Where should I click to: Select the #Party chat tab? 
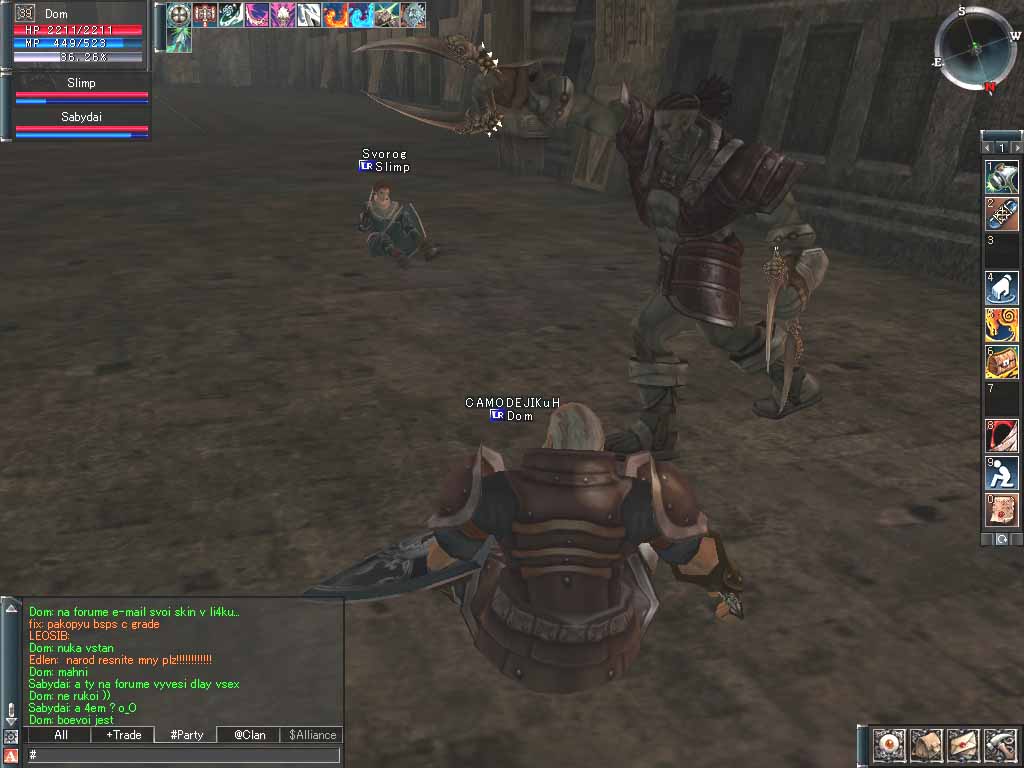[186, 735]
